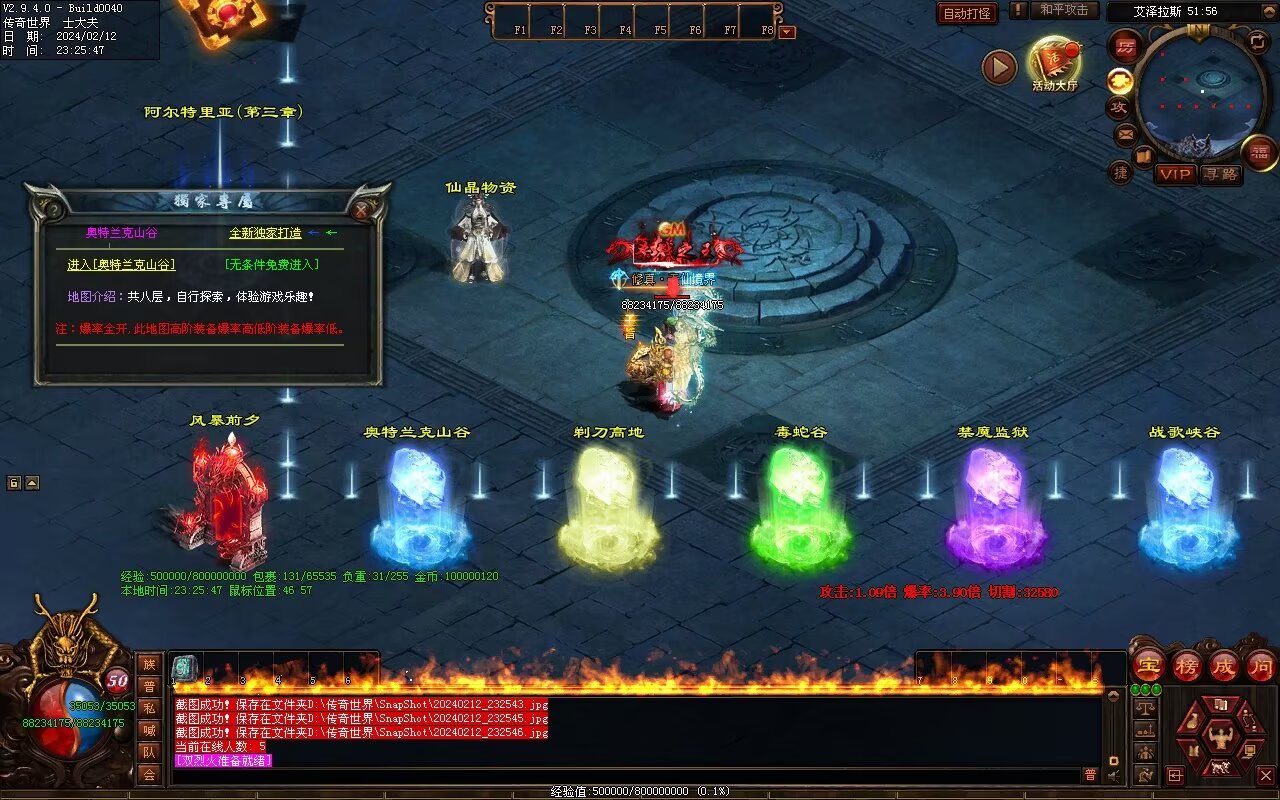
Task: Toggle the 自动打怪 auto-fight button
Action: pyautogui.click(x=967, y=13)
